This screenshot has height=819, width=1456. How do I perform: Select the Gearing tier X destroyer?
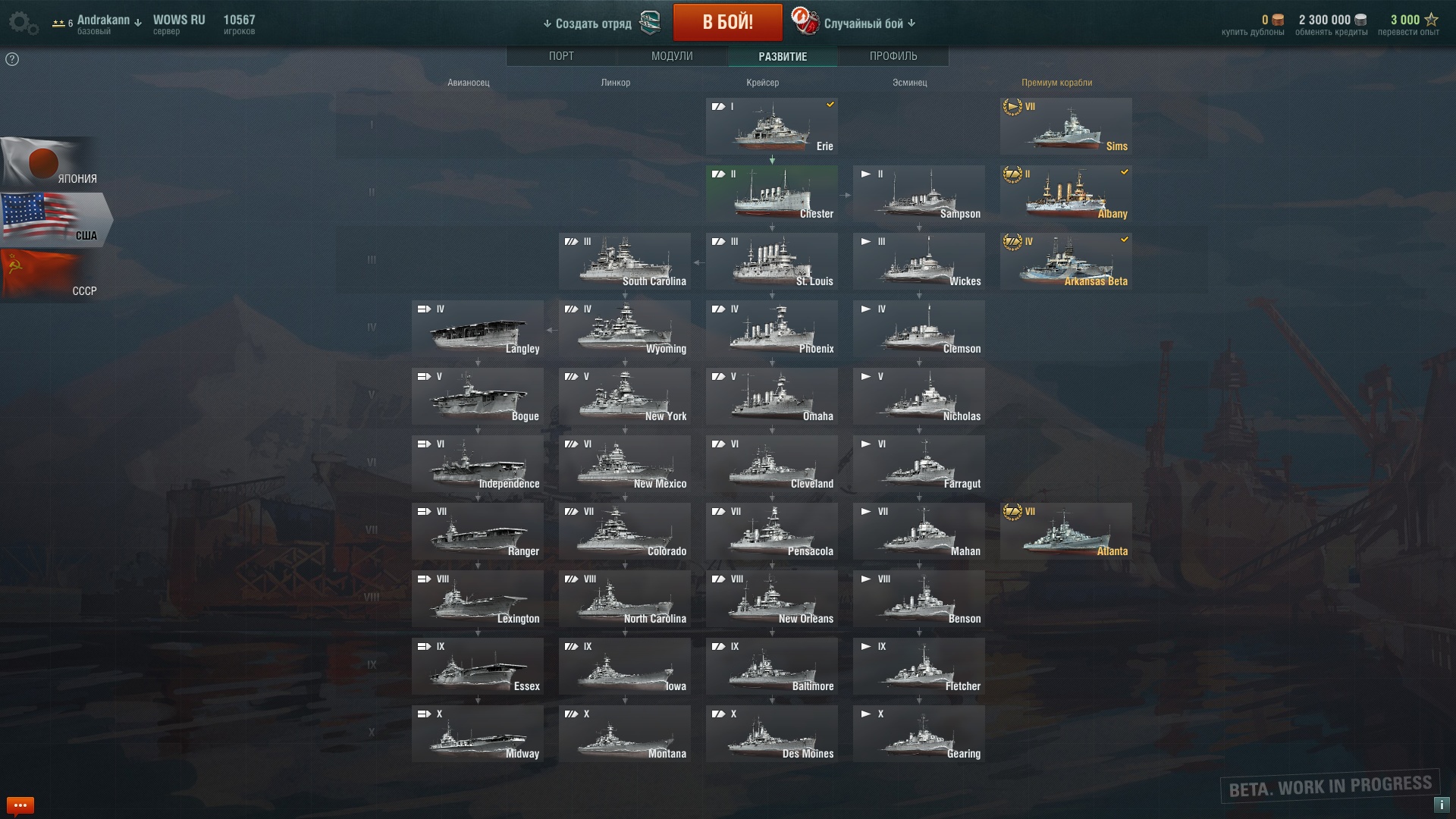[918, 734]
